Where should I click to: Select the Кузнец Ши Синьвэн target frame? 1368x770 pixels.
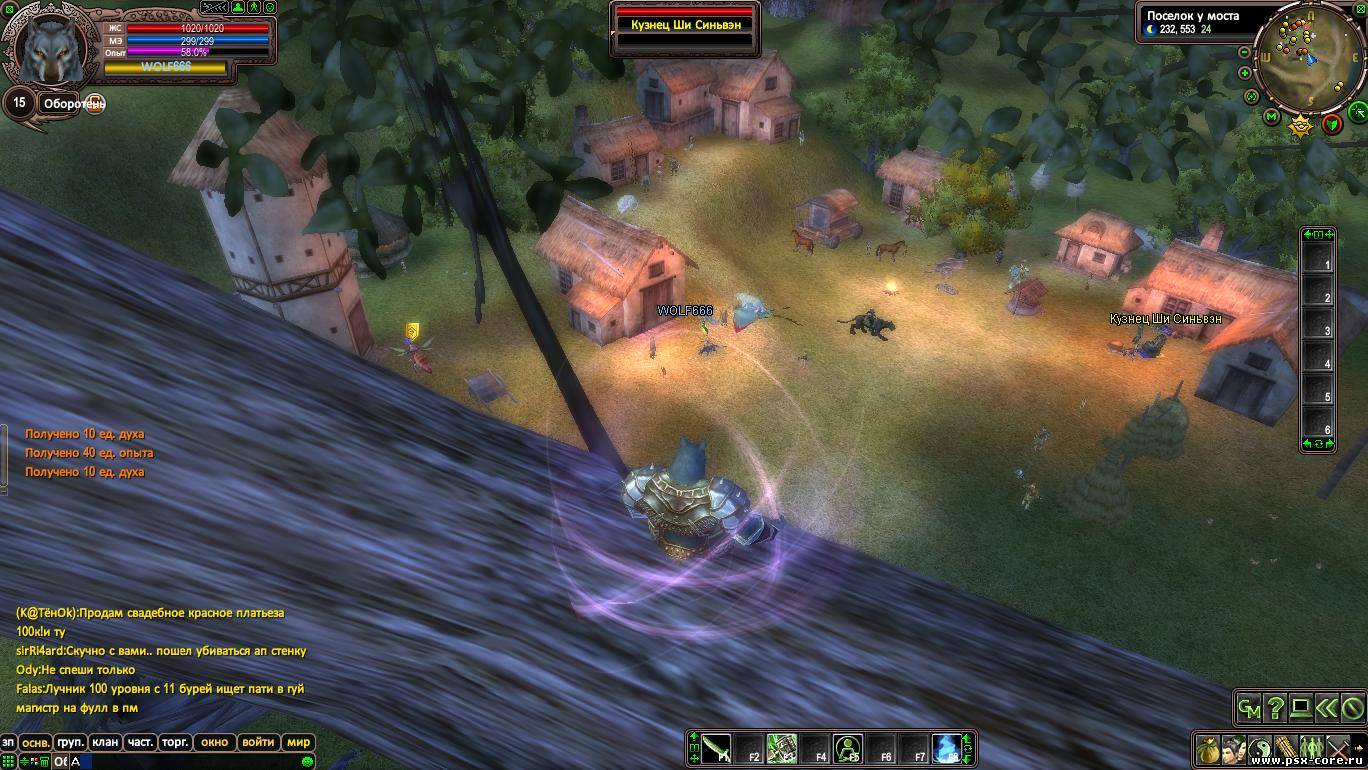(685, 24)
